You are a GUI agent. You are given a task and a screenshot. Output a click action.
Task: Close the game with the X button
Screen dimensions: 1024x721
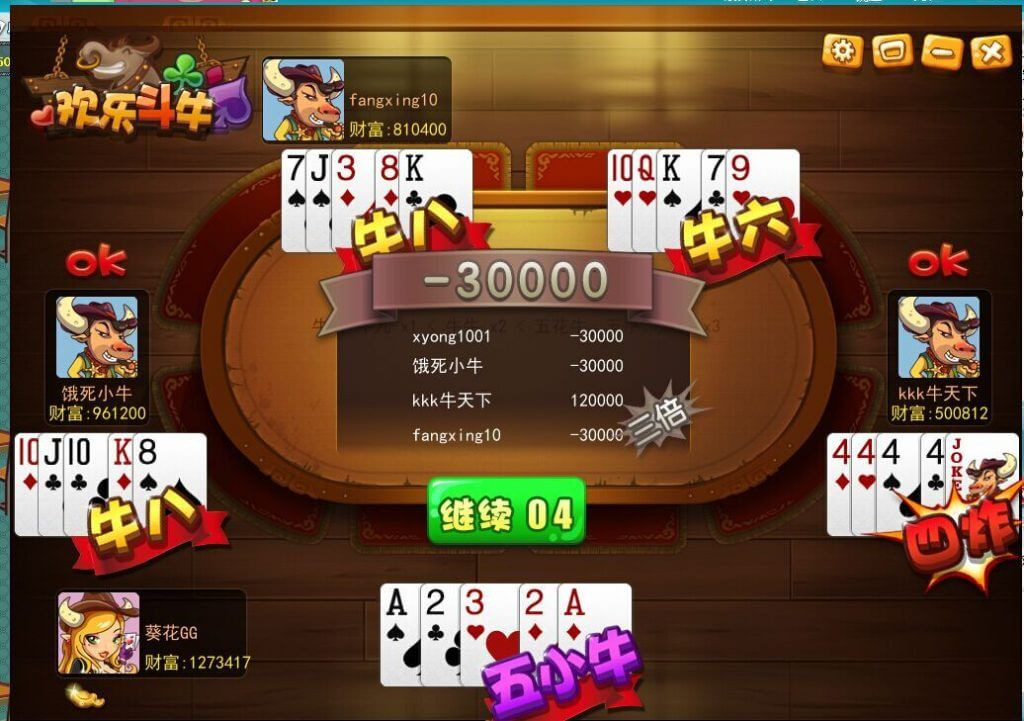[990, 51]
